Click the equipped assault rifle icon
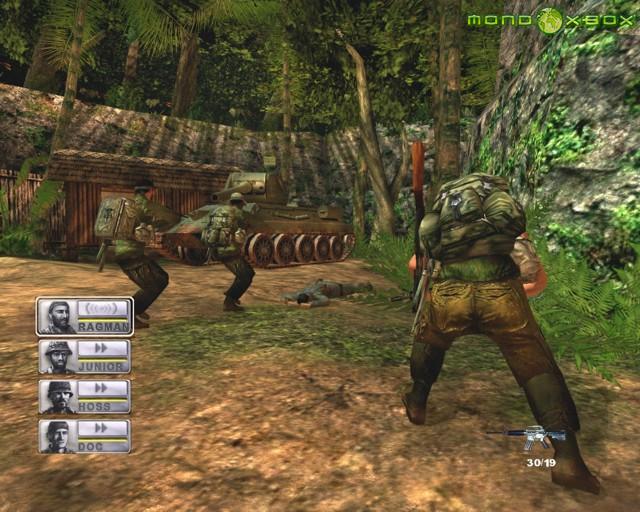The image size is (640, 512). 527,437
